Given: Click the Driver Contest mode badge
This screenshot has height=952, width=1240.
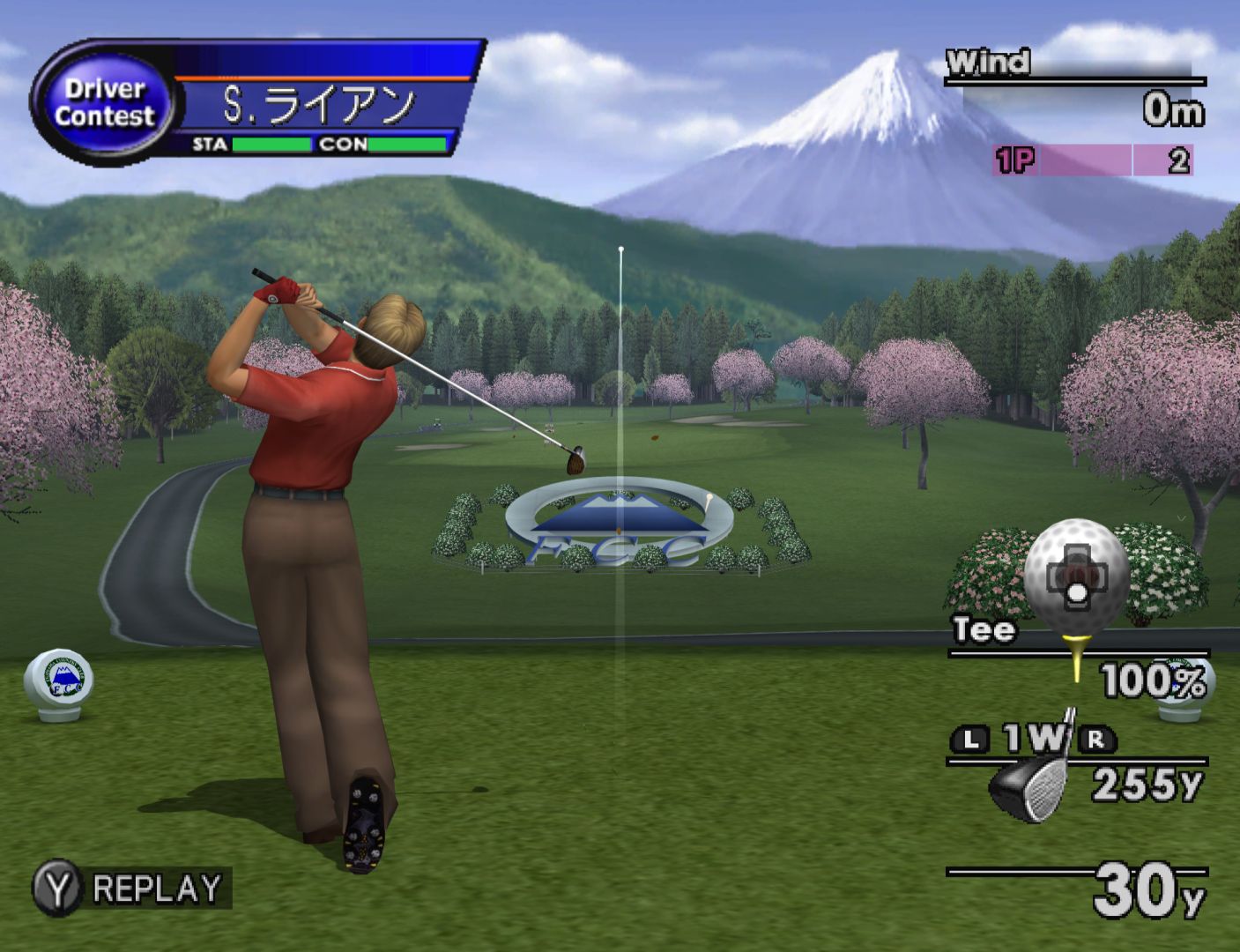Looking at the screenshot, I should (103, 103).
